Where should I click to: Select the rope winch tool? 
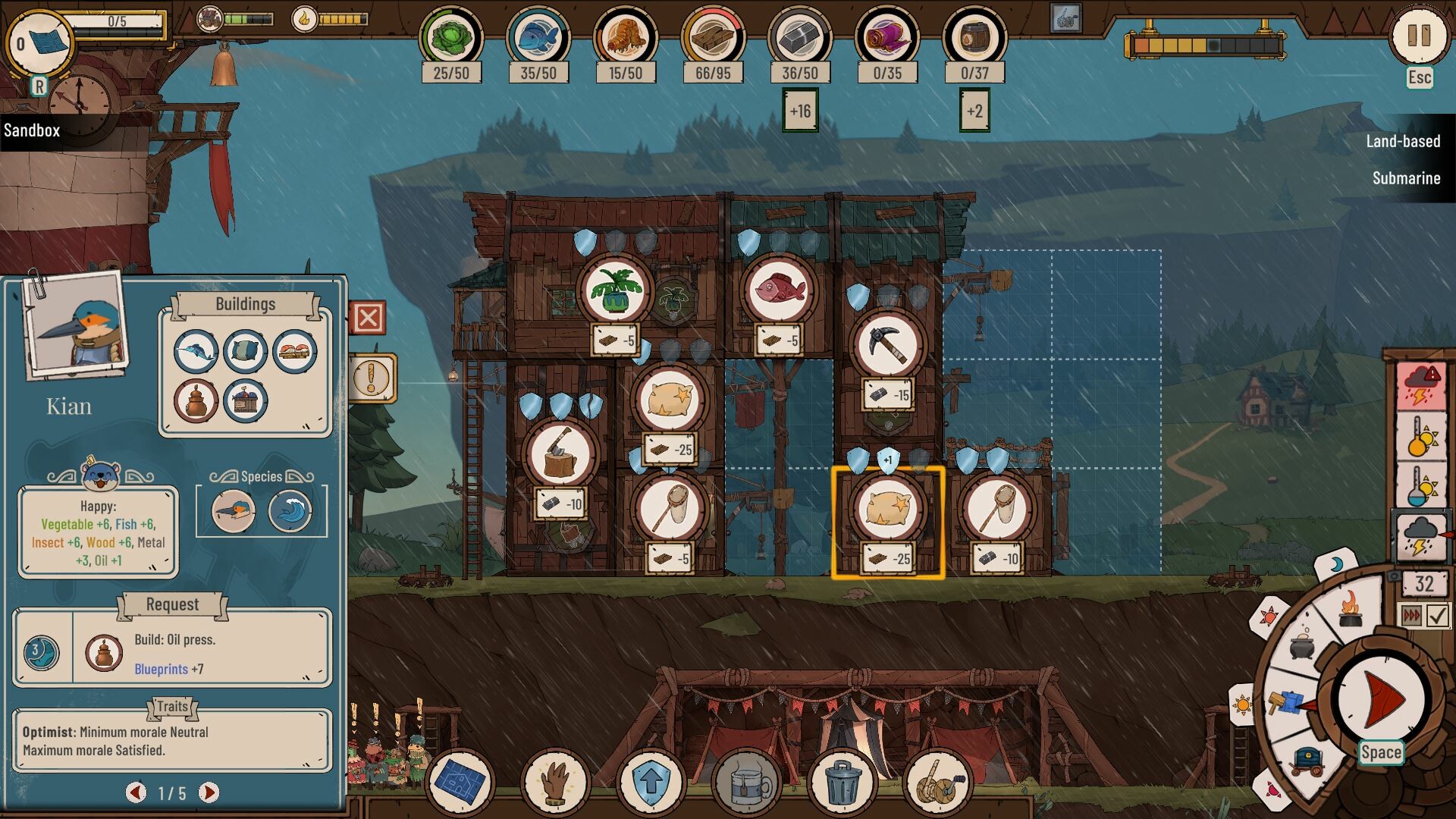pyautogui.click(x=937, y=783)
